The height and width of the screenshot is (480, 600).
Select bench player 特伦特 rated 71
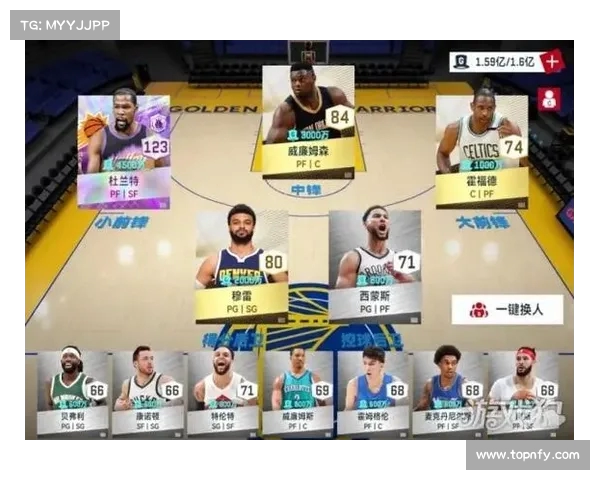coord(223,392)
